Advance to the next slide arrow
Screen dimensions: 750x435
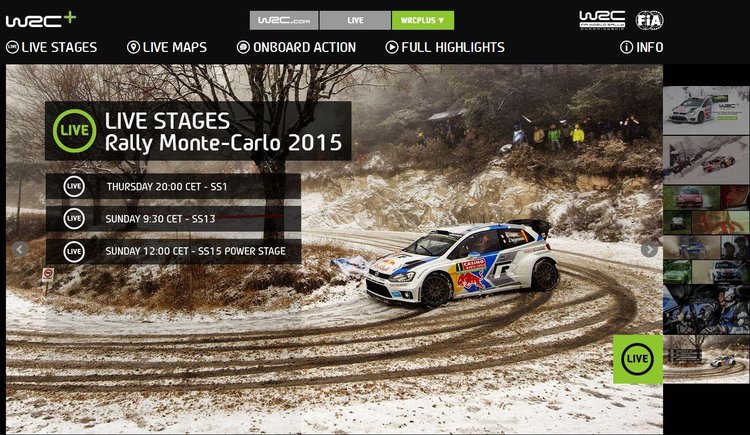pyautogui.click(x=649, y=249)
